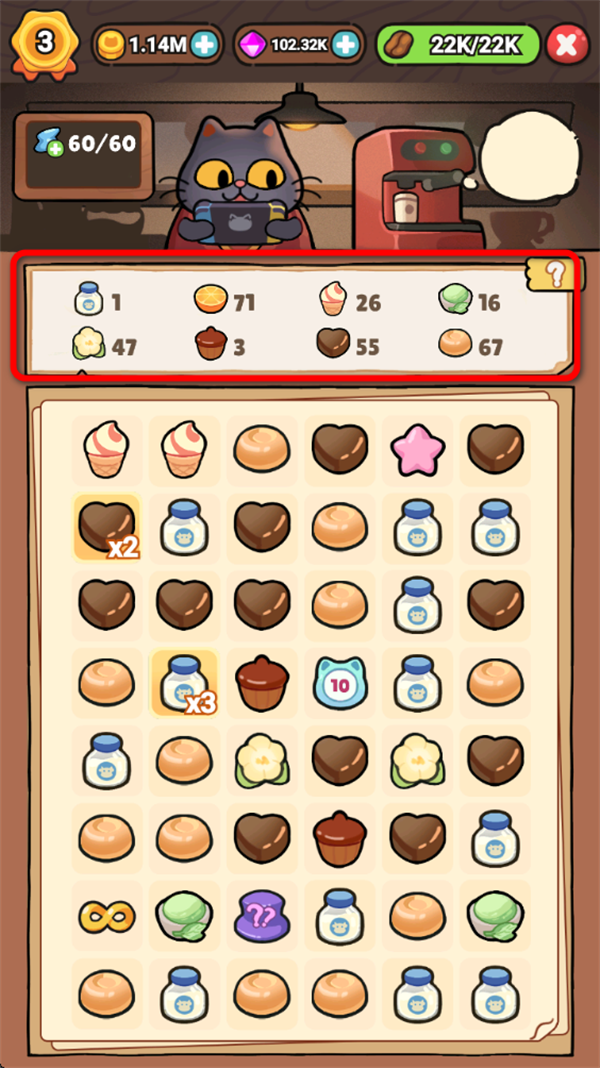Open the level 3 badge

(x=45, y=44)
